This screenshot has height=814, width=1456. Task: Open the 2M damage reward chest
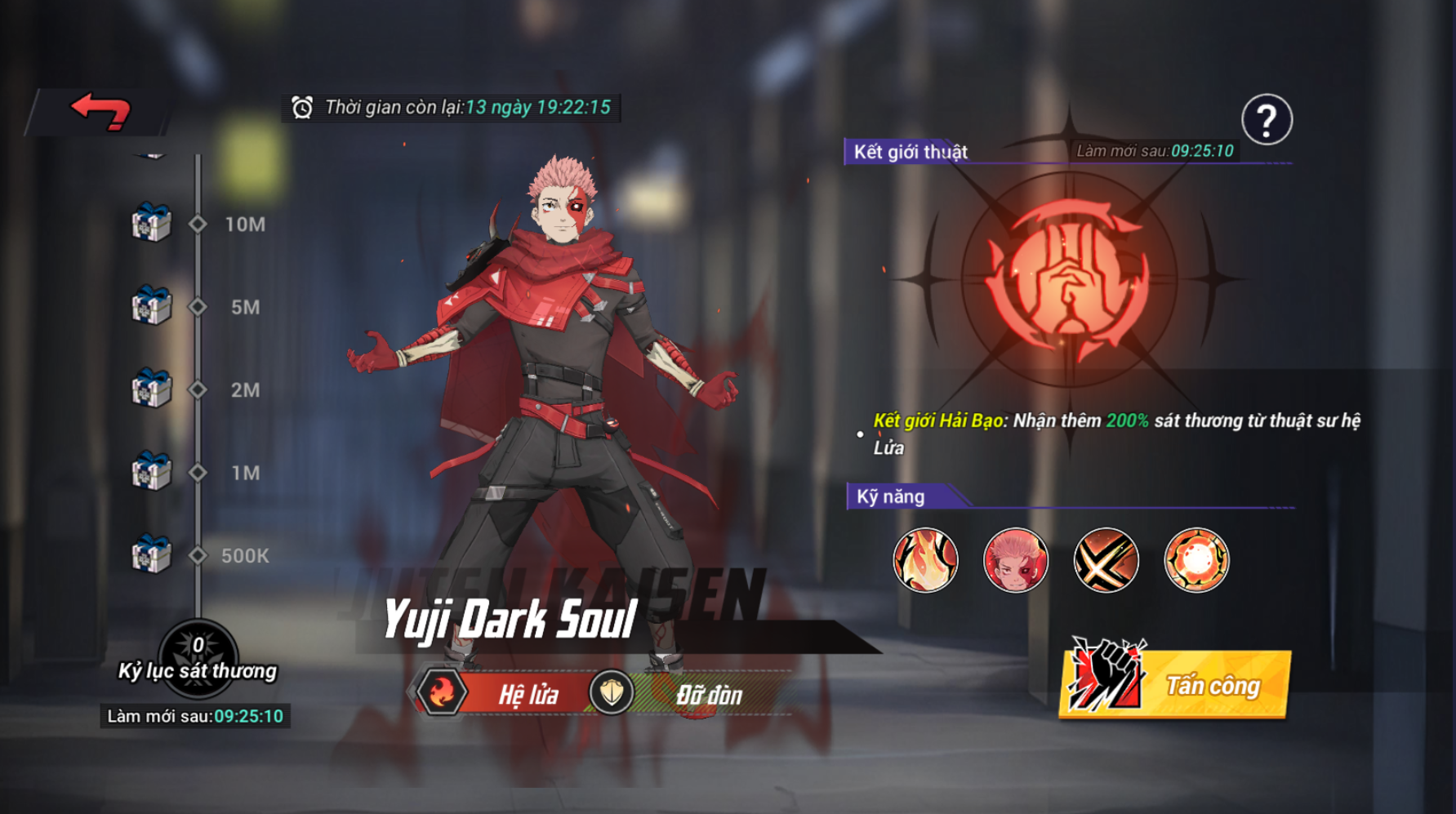point(152,389)
